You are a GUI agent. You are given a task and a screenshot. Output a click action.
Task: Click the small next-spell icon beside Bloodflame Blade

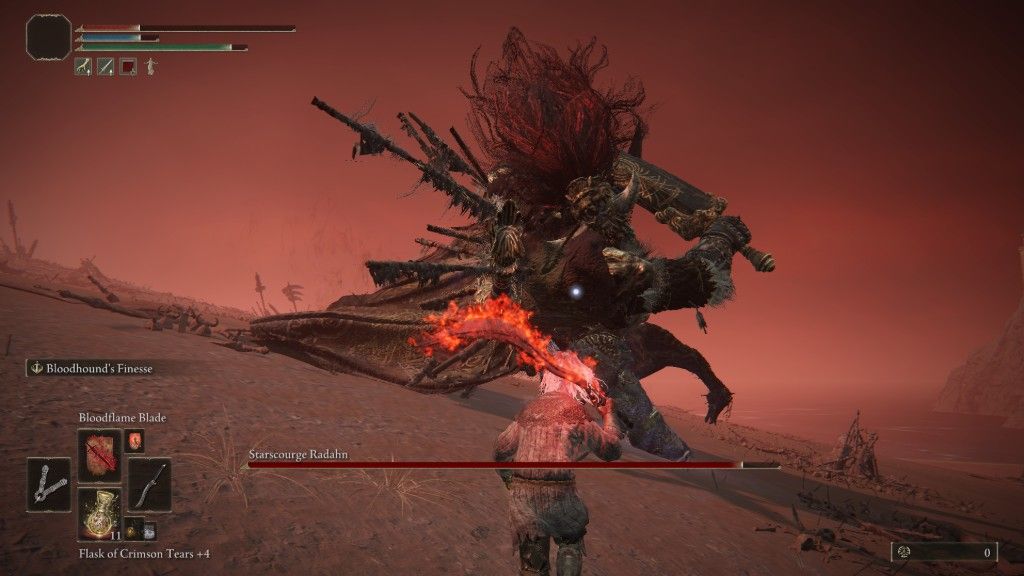pyautogui.click(x=134, y=440)
